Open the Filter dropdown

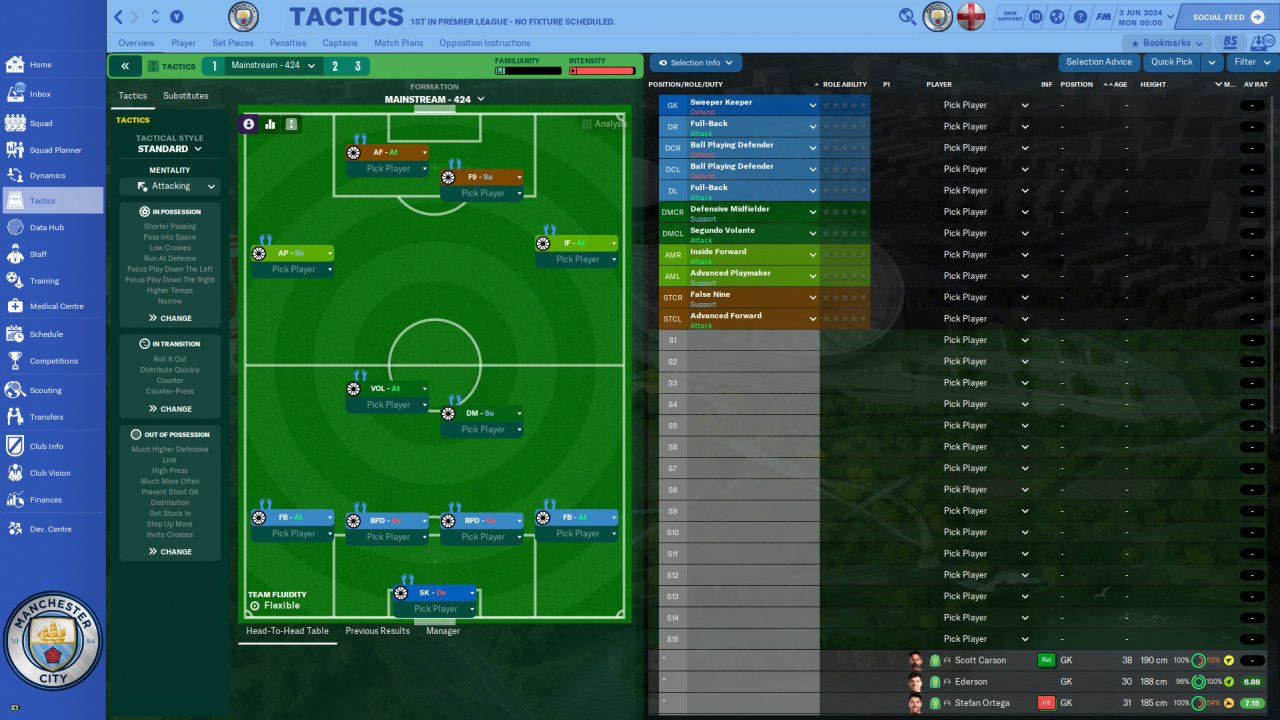[x=1250, y=62]
